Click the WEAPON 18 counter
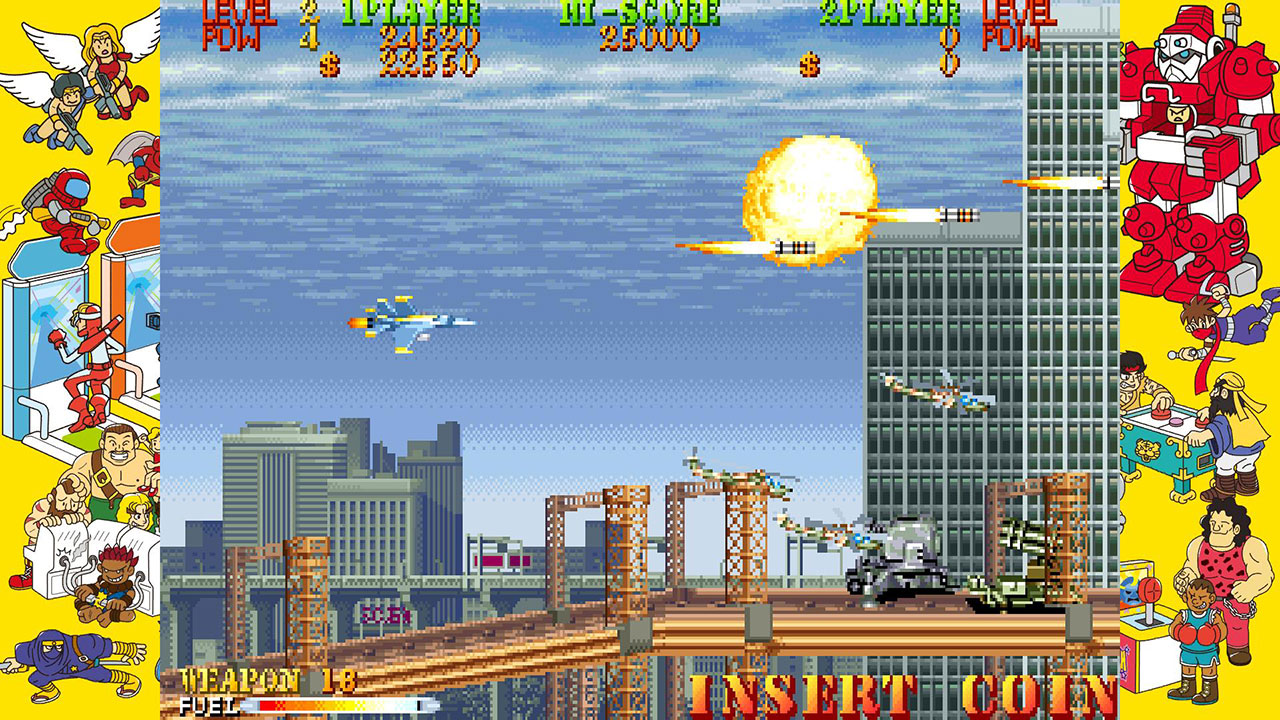 tap(265, 679)
